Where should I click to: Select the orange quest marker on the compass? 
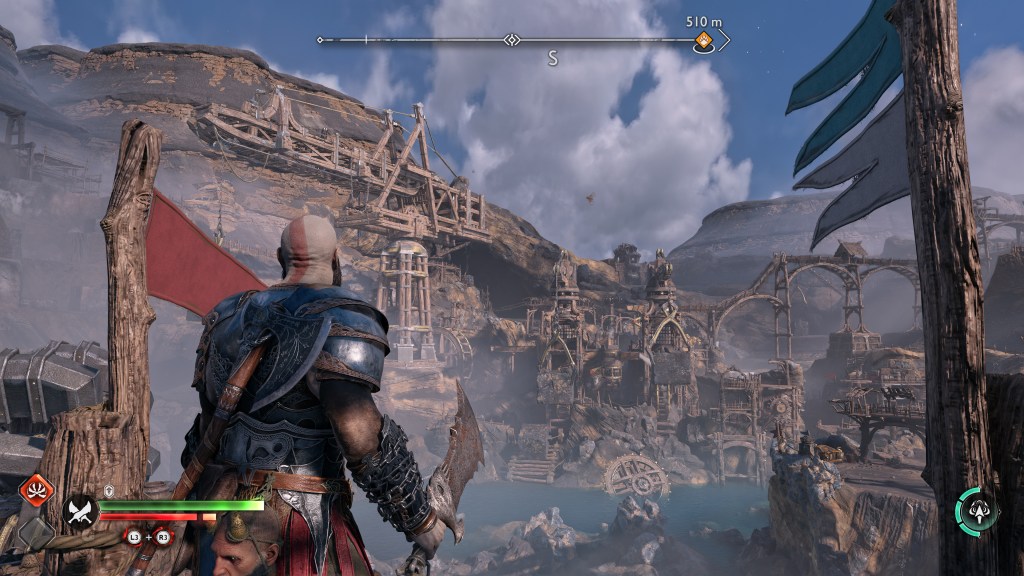click(703, 41)
